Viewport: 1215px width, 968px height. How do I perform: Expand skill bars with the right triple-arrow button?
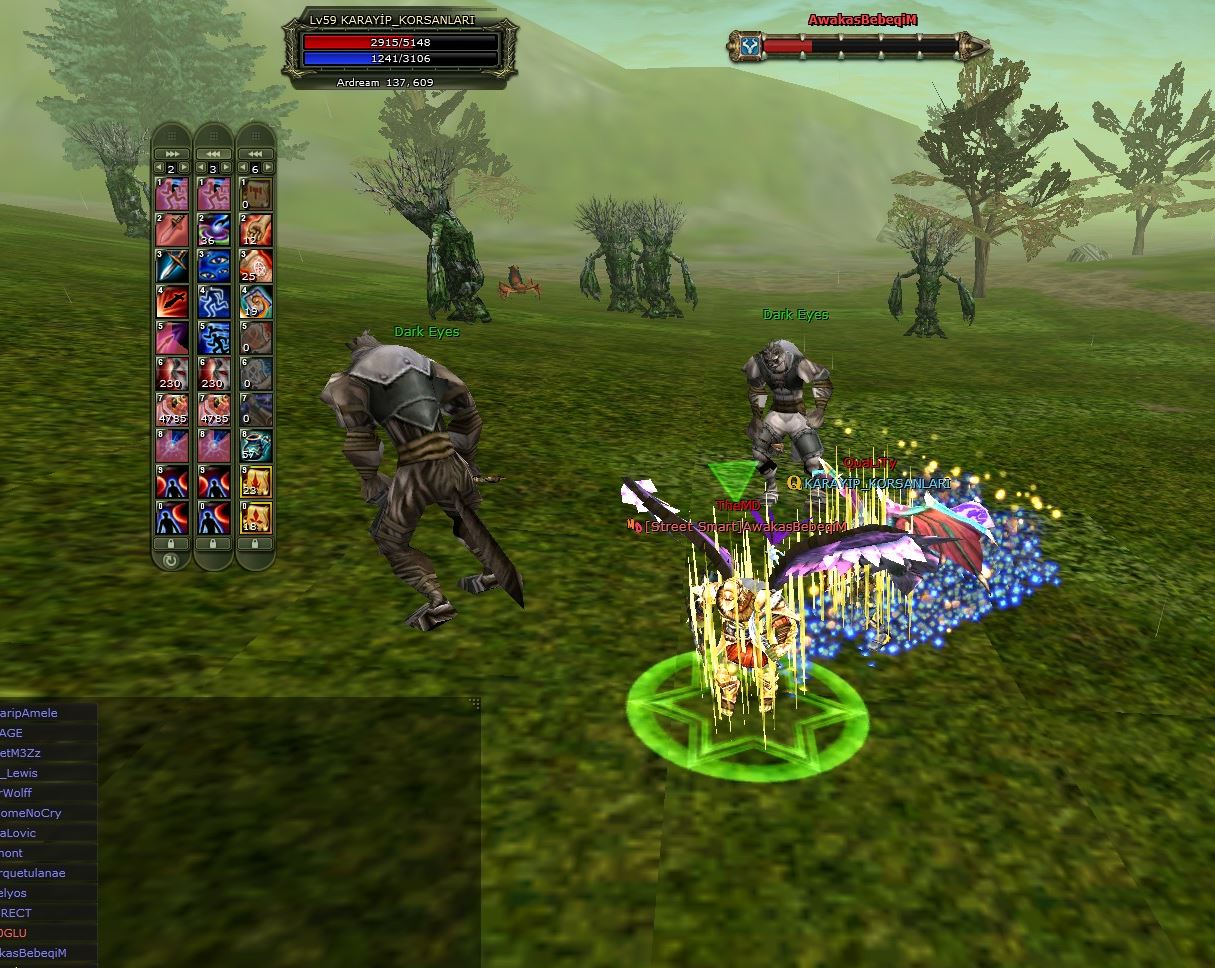pos(171,153)
